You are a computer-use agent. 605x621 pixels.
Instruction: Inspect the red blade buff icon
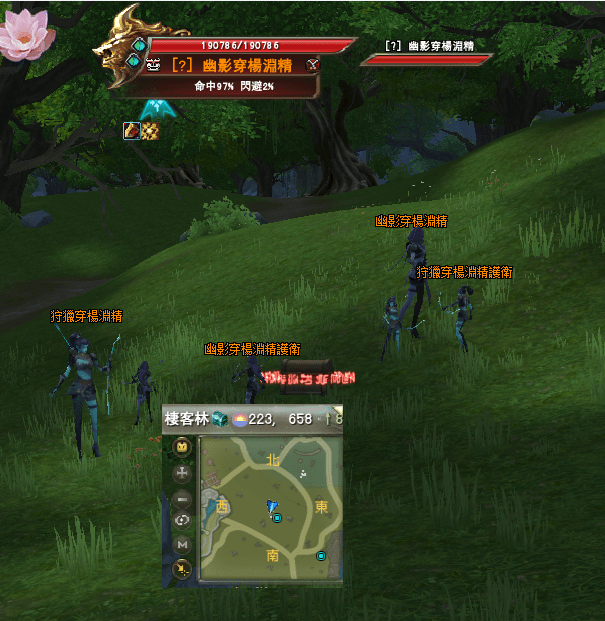click(131, 130)
